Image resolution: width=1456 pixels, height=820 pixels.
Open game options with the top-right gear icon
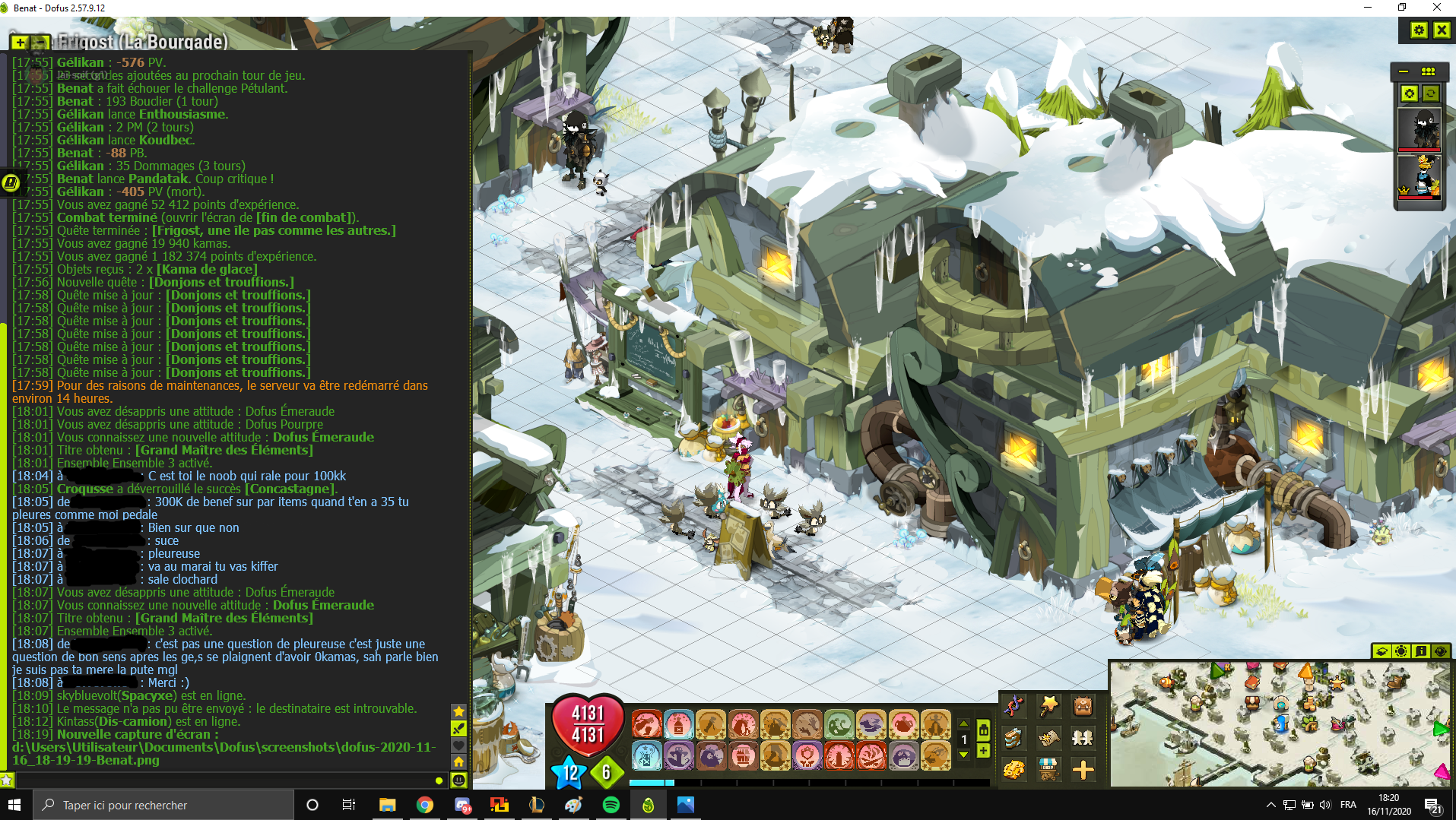tap(1420, 30)
